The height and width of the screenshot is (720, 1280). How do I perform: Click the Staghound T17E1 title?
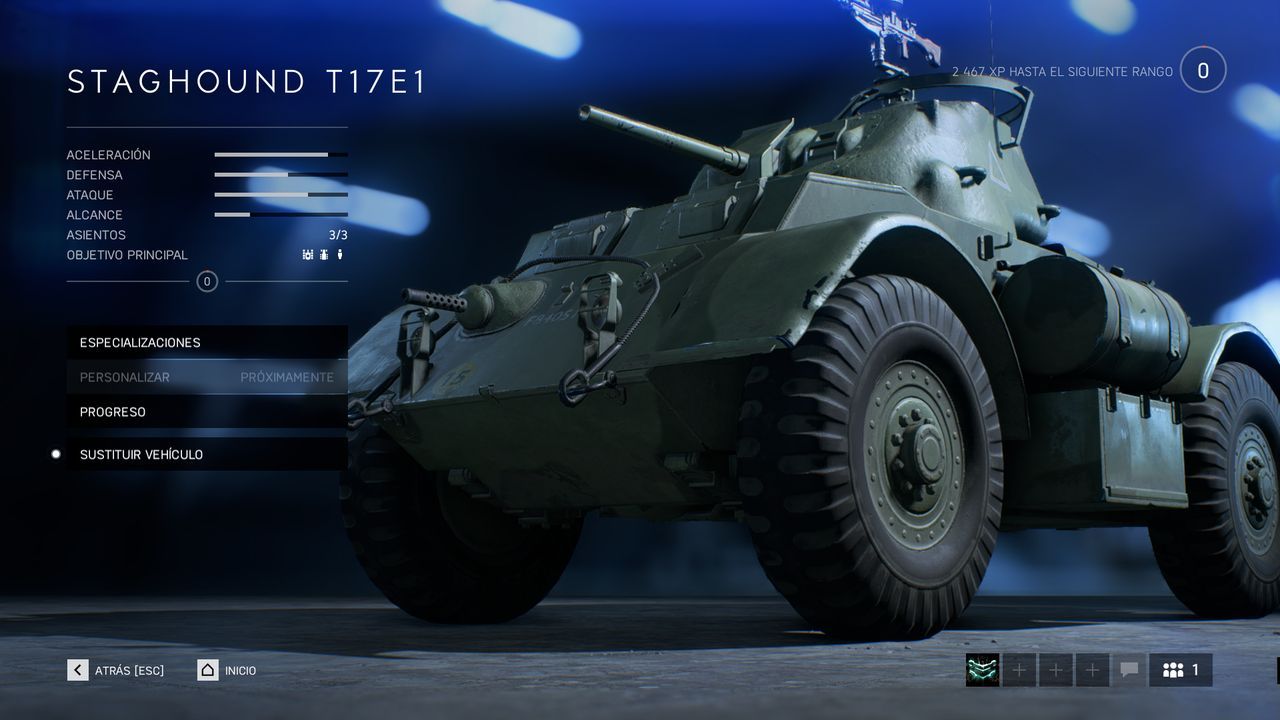245,81
